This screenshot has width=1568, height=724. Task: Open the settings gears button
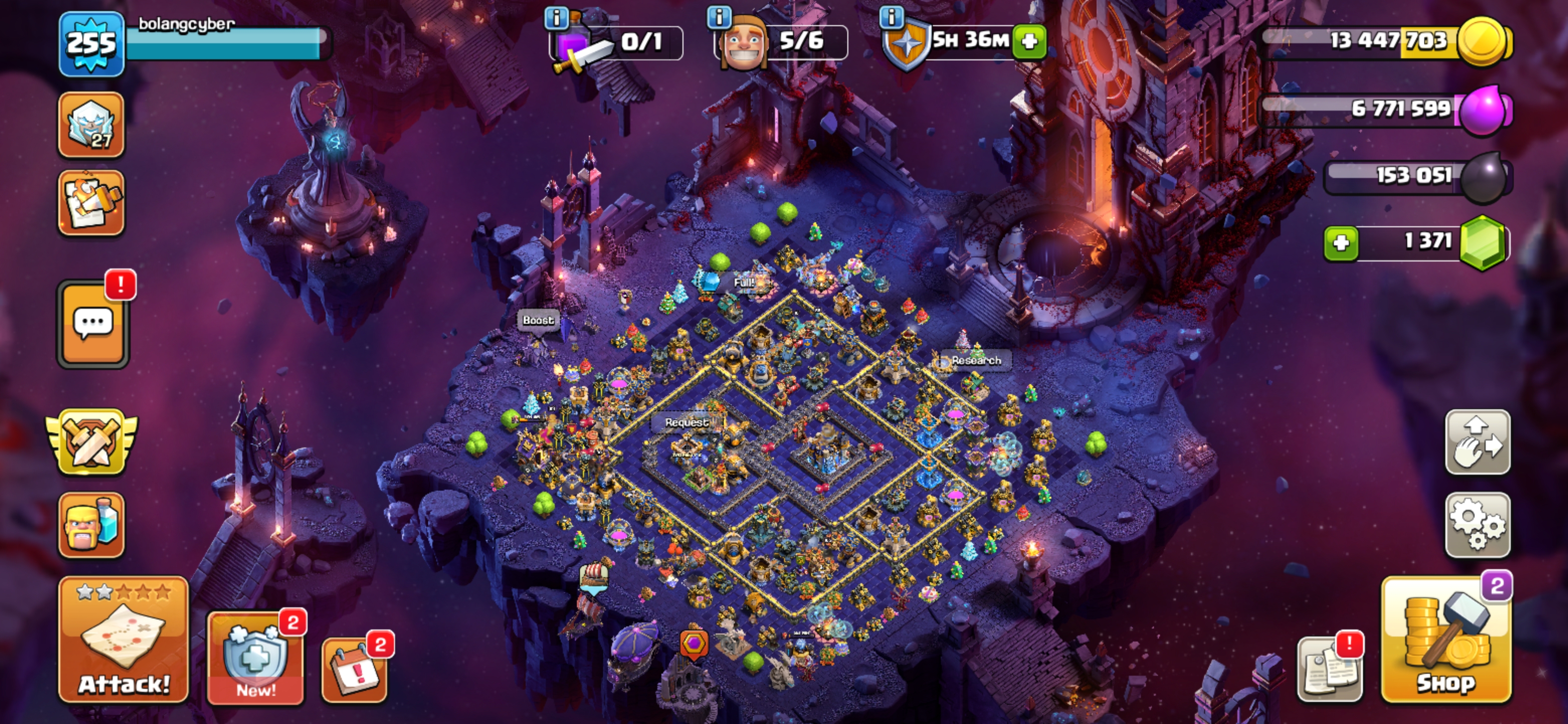(1478, 525)
